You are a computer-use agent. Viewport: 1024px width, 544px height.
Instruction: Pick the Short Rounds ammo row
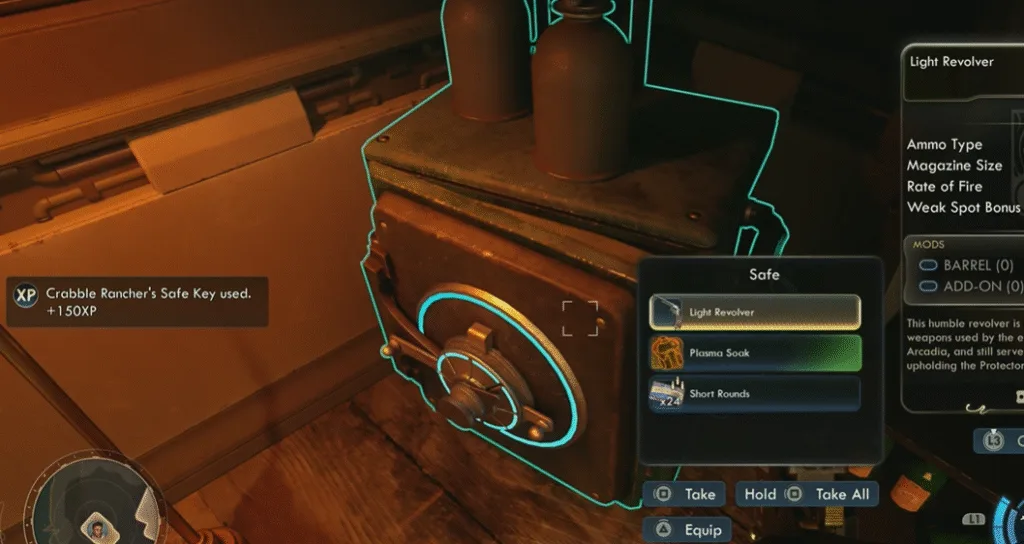click(754, 393)
